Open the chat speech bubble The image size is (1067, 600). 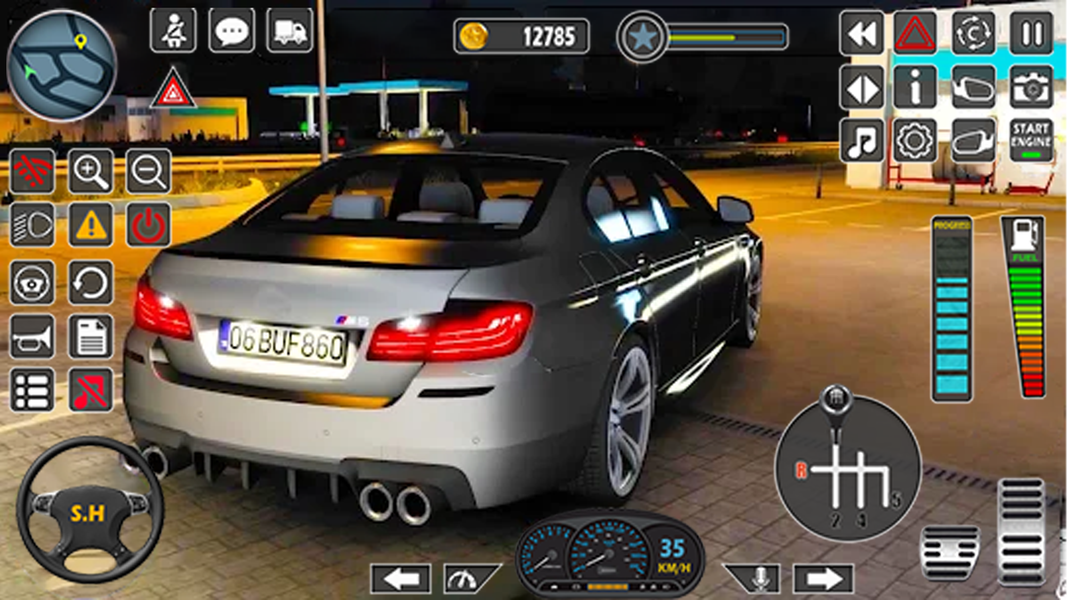tap(231, 31)
